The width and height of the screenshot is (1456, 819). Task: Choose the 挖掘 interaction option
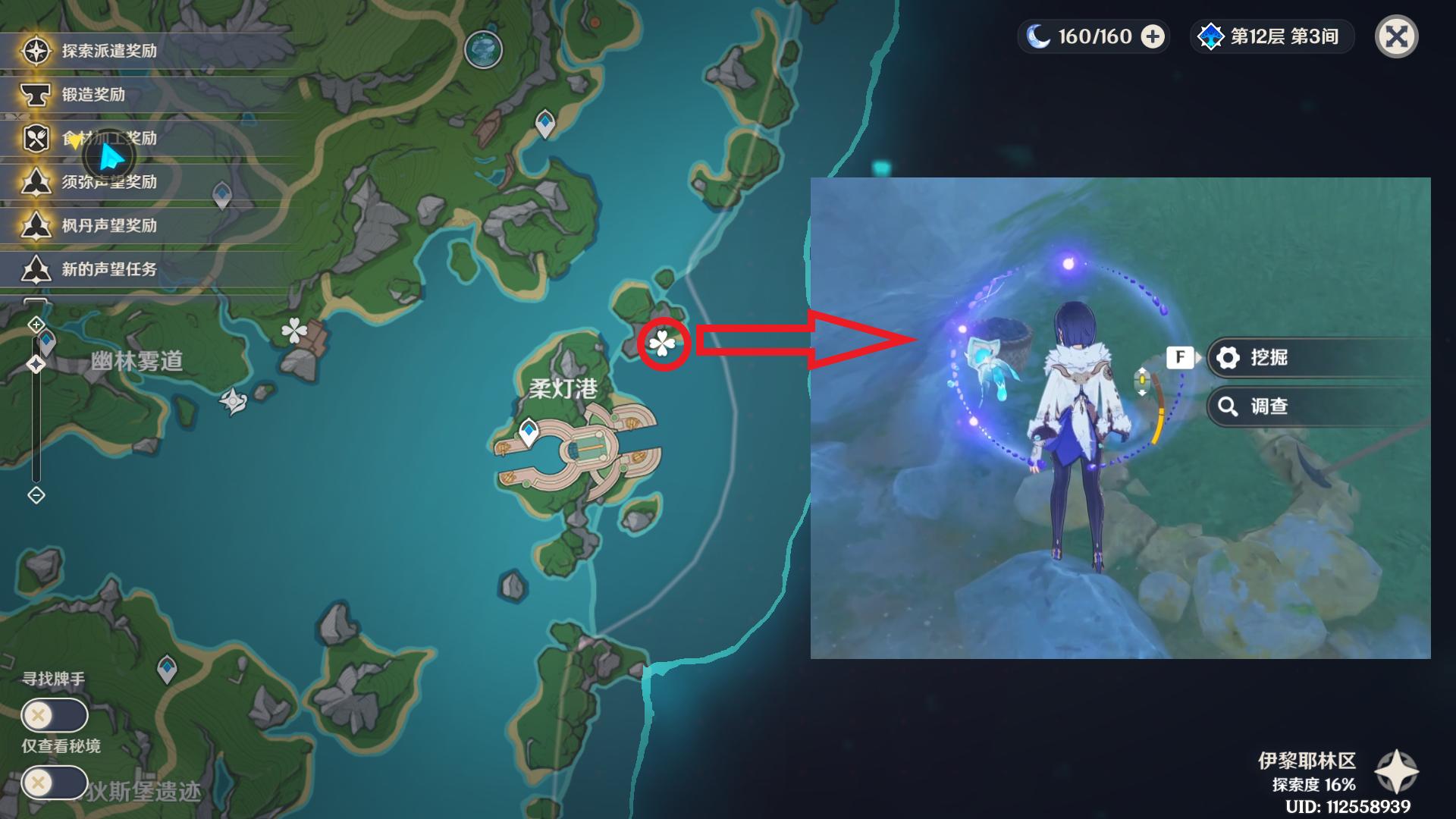tap(1269, 357)
